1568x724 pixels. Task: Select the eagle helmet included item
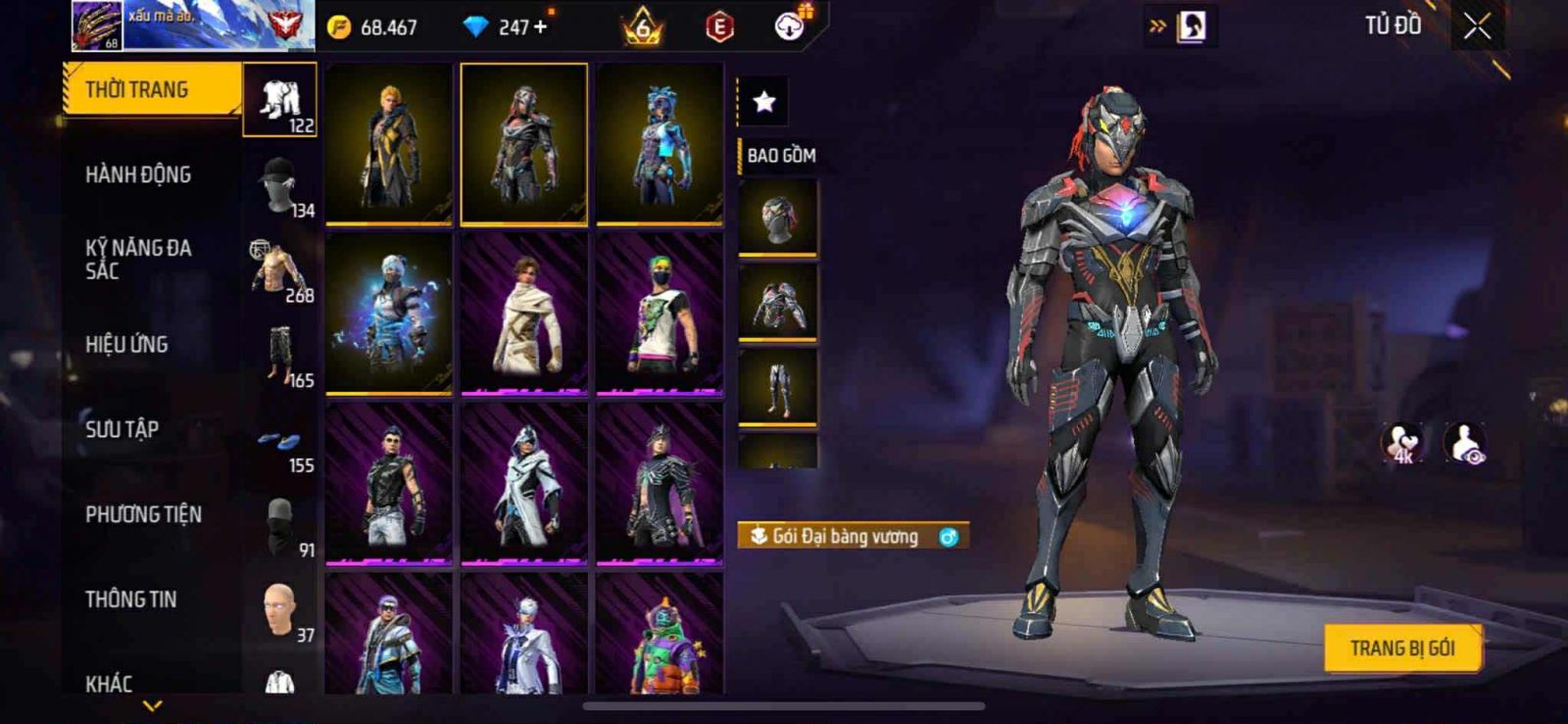[777, 218]
